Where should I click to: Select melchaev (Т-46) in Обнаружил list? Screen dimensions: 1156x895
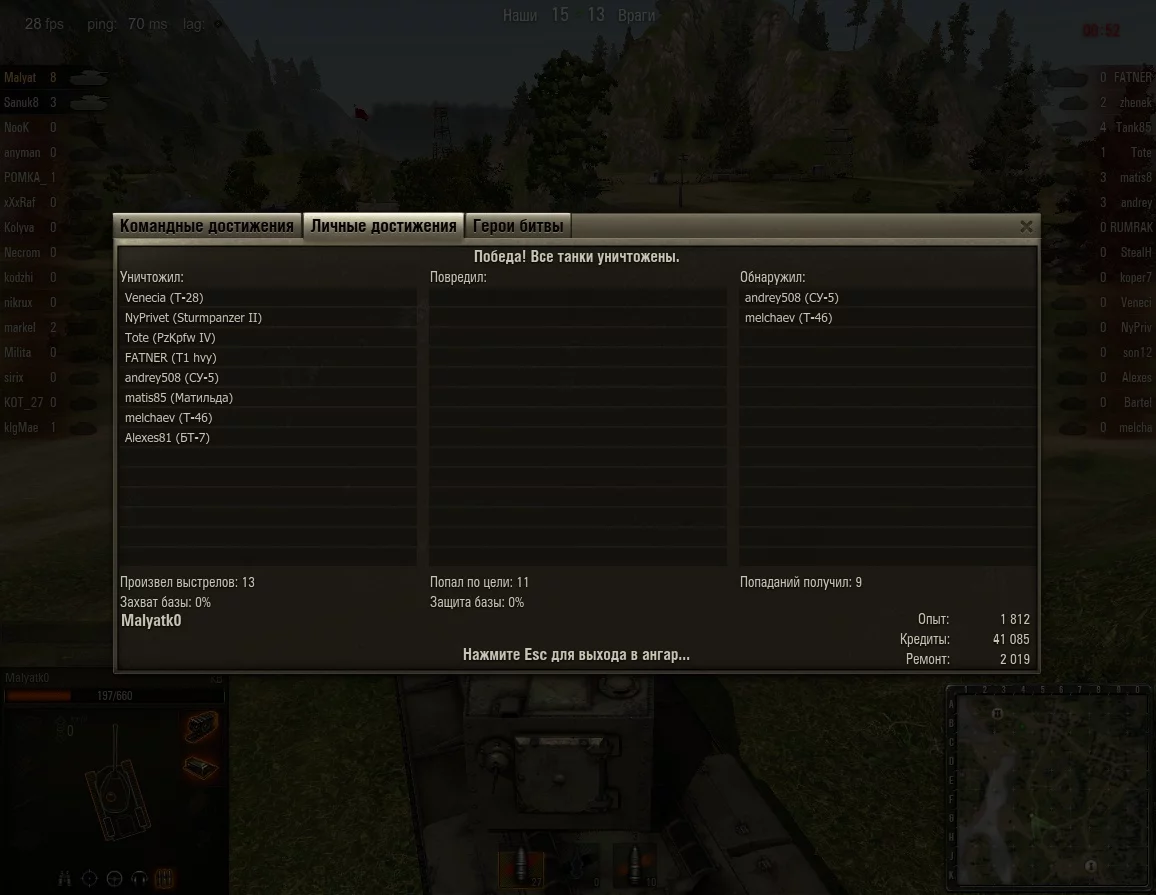pyautogui.click(x=788, y=318)
